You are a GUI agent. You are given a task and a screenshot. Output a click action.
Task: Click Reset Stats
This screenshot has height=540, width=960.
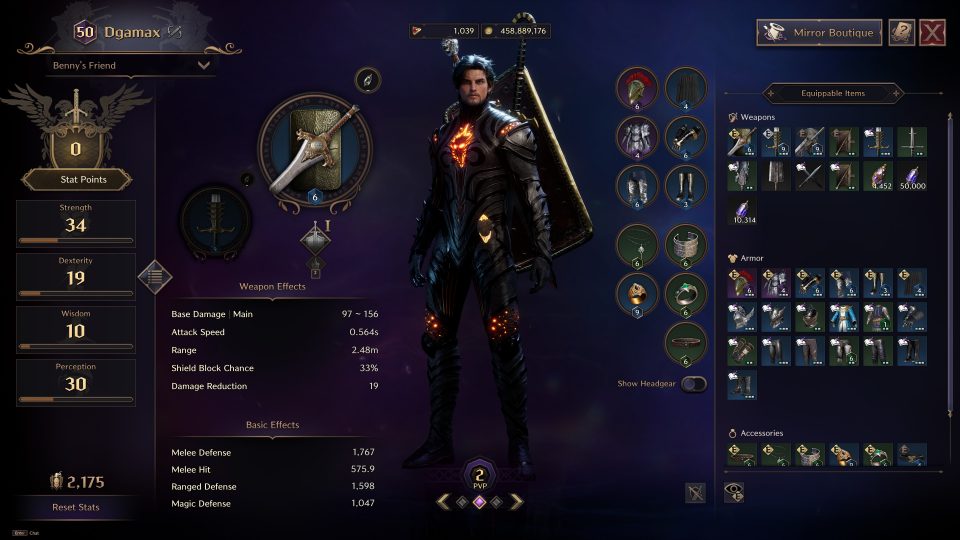click(76, 507)
